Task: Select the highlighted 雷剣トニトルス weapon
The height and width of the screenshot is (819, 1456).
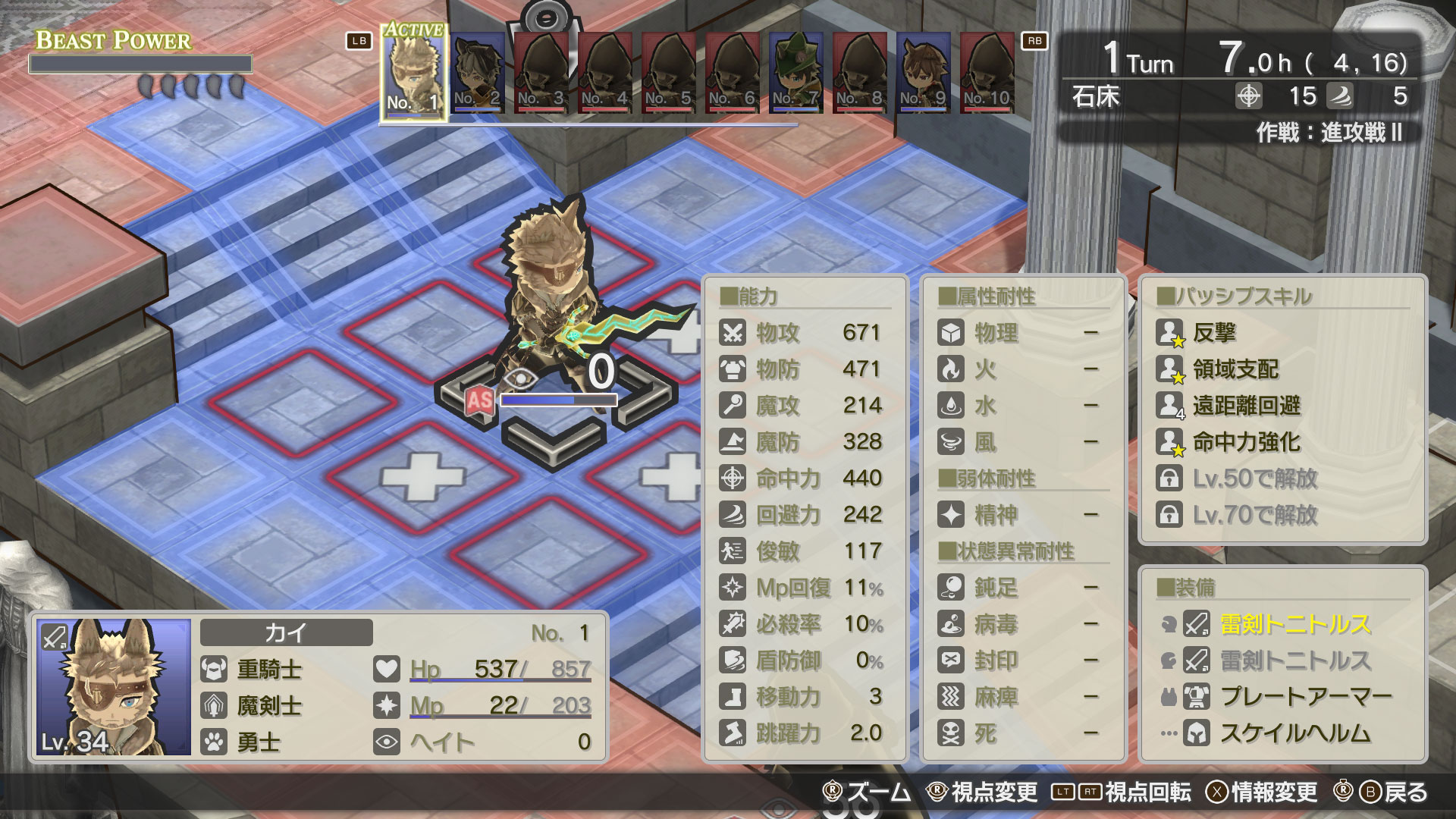Action: tap(1294, 624)
